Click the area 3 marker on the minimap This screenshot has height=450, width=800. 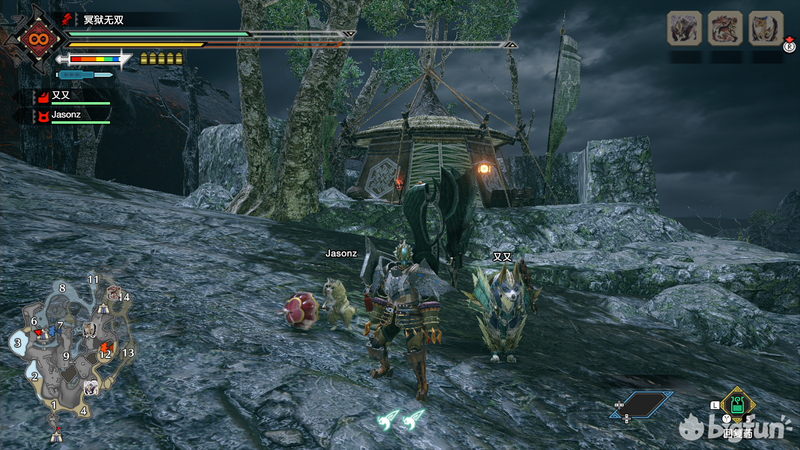coord(17,343)
